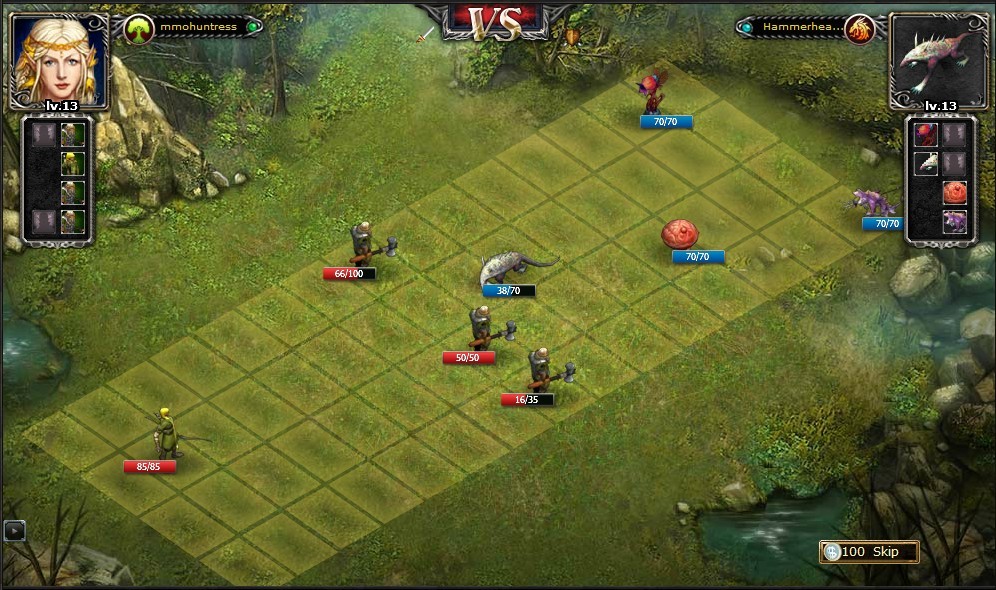Viewport: 996px width, 590px height.
Task: Click the golden dragon faction emblem
Action: [x=858, y=29]
